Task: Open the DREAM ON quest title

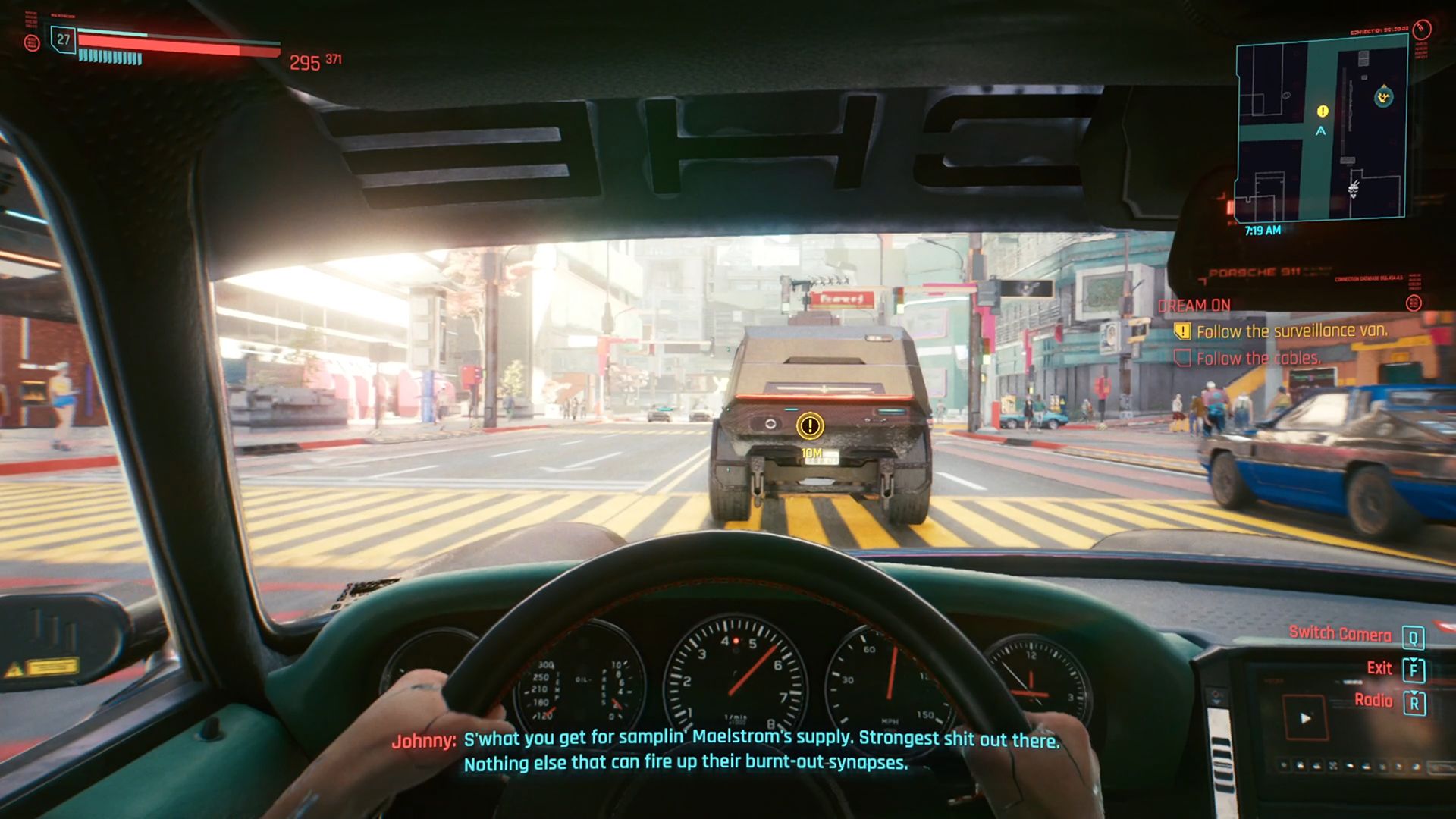Action: (x=1194, y=305)
